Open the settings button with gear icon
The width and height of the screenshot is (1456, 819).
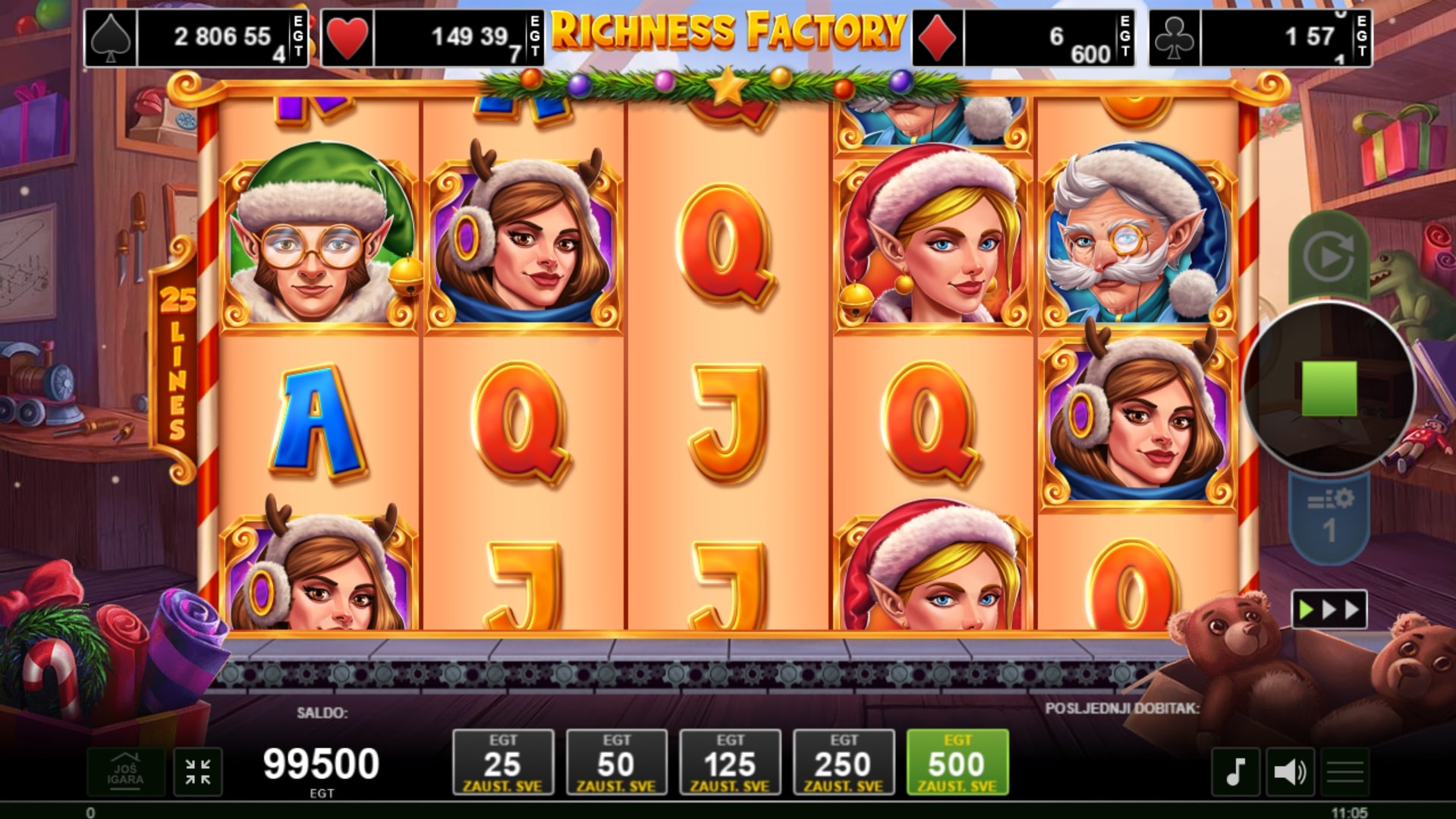pyautogui.click(x=1329, y=516)
